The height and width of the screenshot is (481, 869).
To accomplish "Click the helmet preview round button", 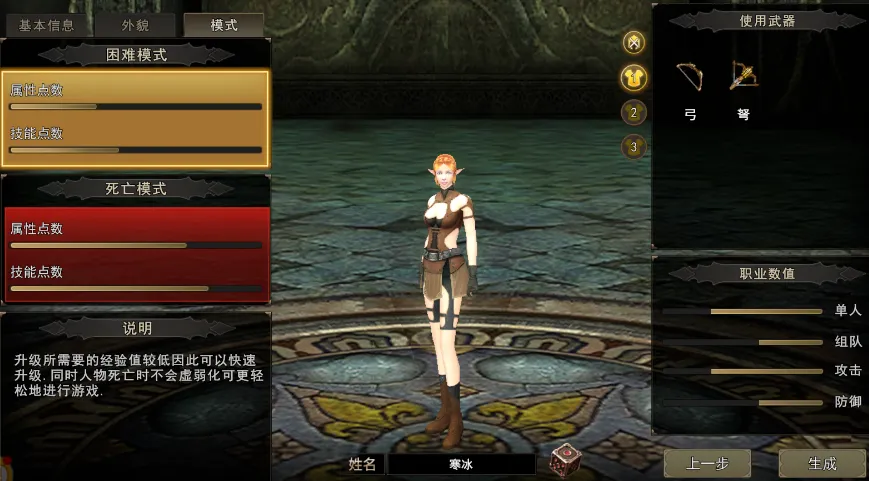I will coord(633,42).
